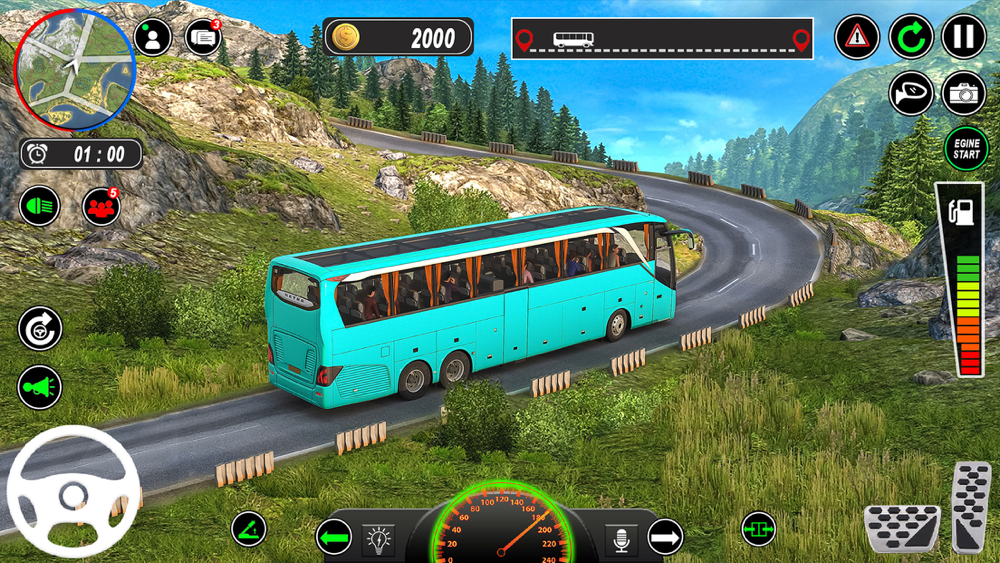
Task: Click the green door toggle icon
Action: coord(758,528)
